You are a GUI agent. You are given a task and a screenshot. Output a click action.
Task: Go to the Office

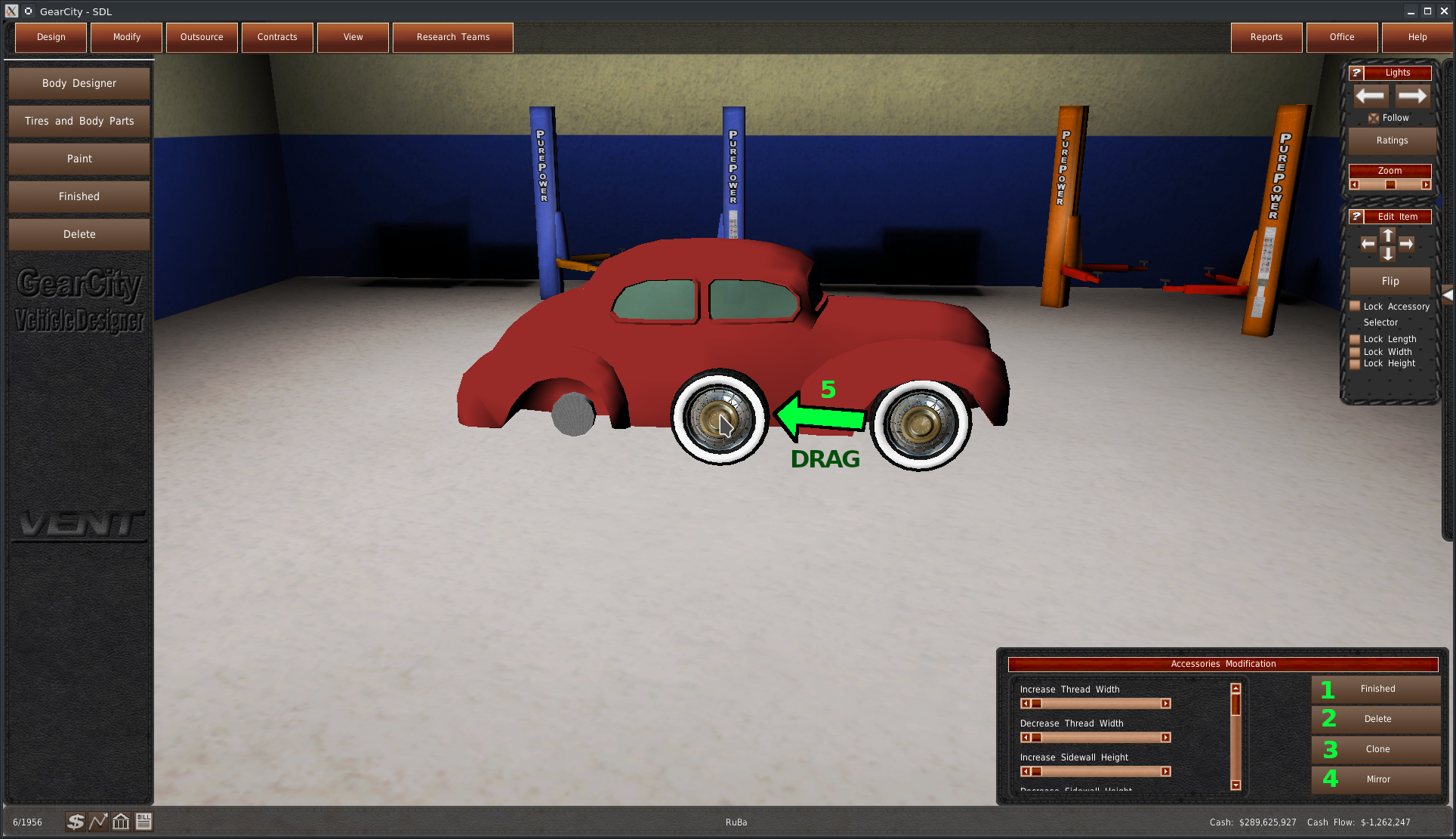pos(1341,37)
